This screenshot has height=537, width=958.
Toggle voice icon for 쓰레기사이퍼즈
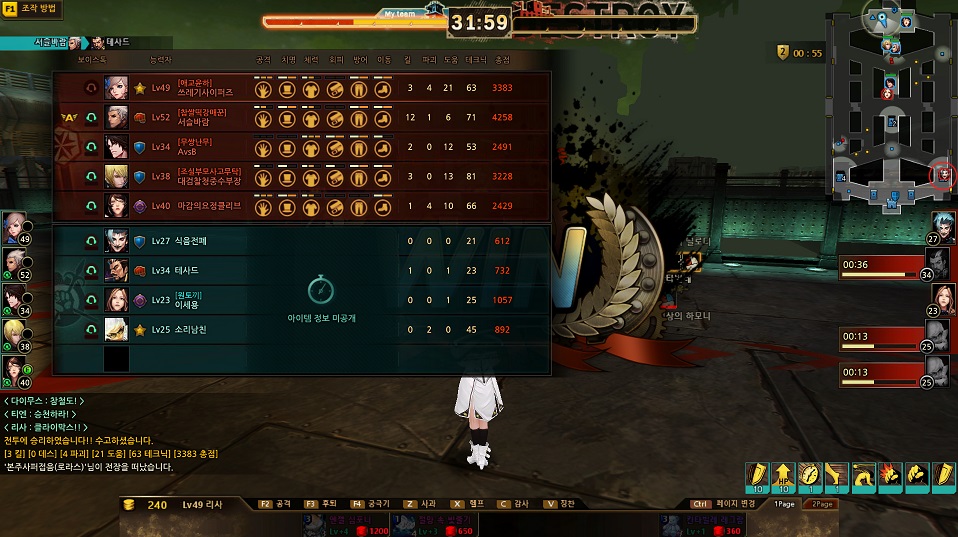click(92, 89)
